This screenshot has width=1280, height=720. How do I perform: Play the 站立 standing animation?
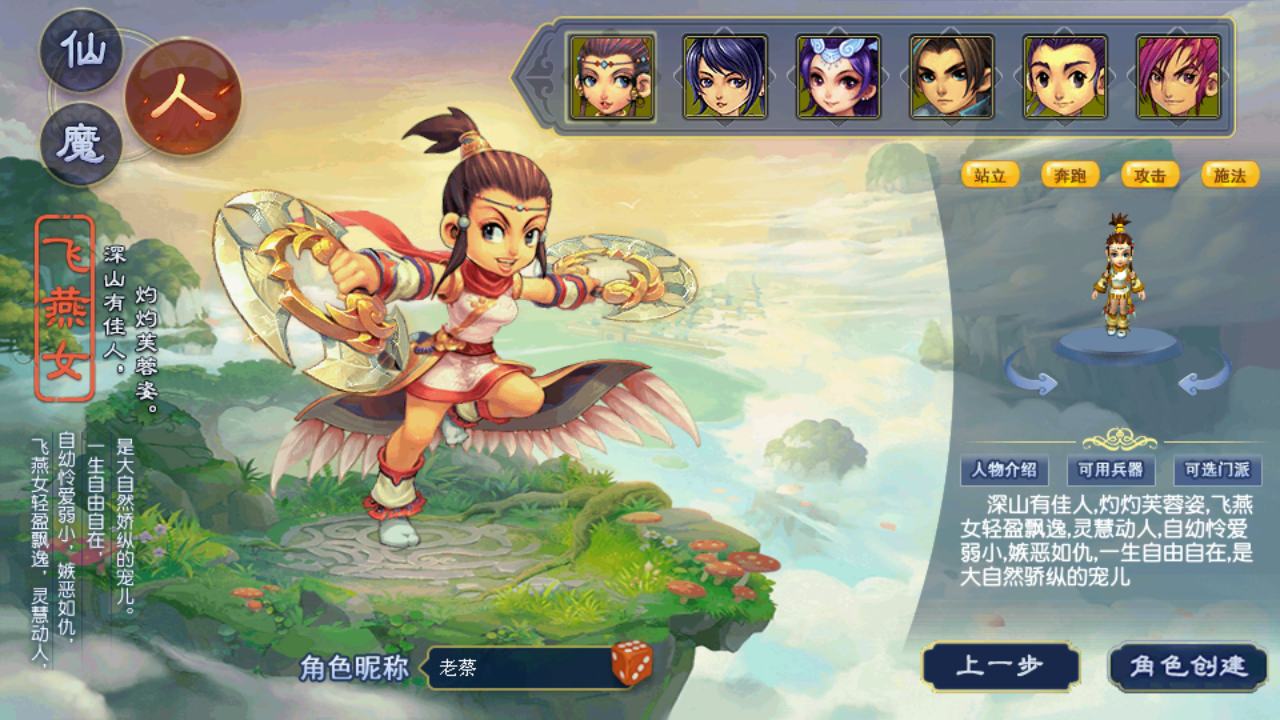[x=990, y=175]
